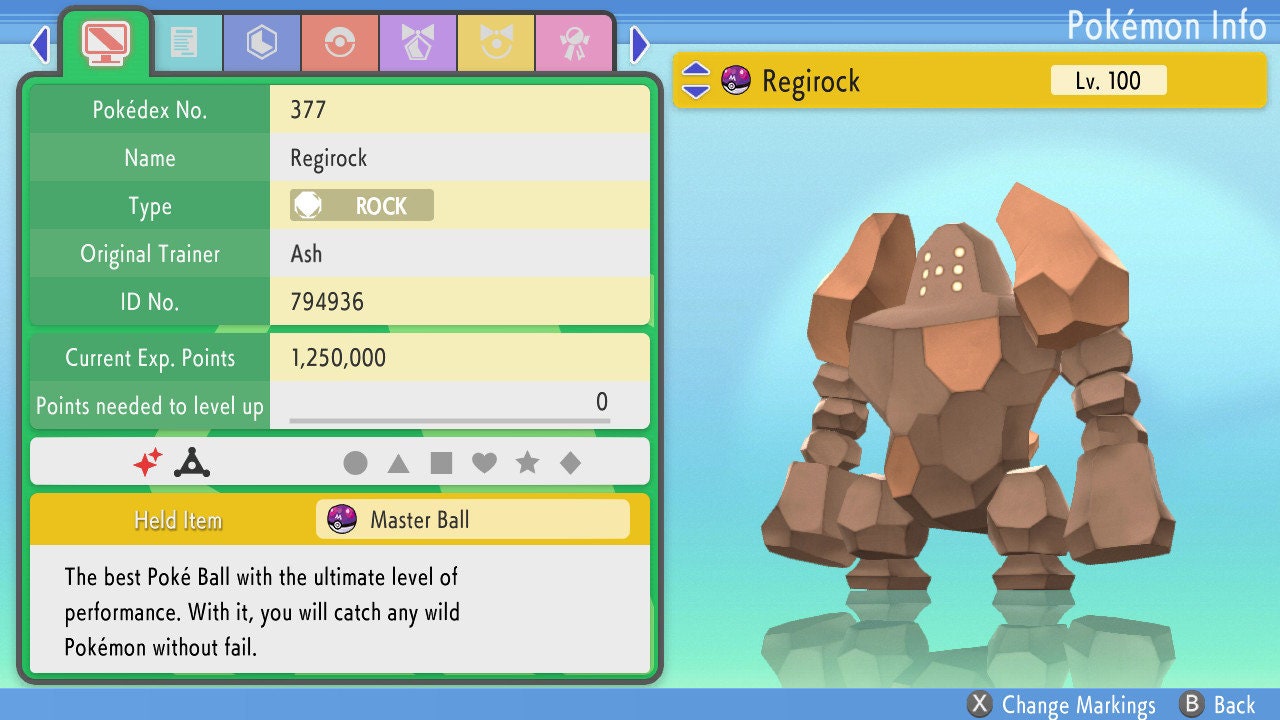
Task: Click the Poké Ball icon beside Regirock's name
Action: (x=735, y=81)
